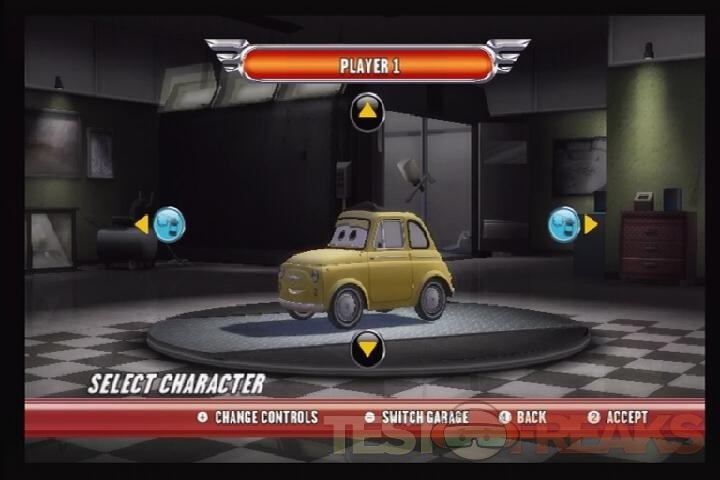Select the next character with right arrow

tap(573, 224)
